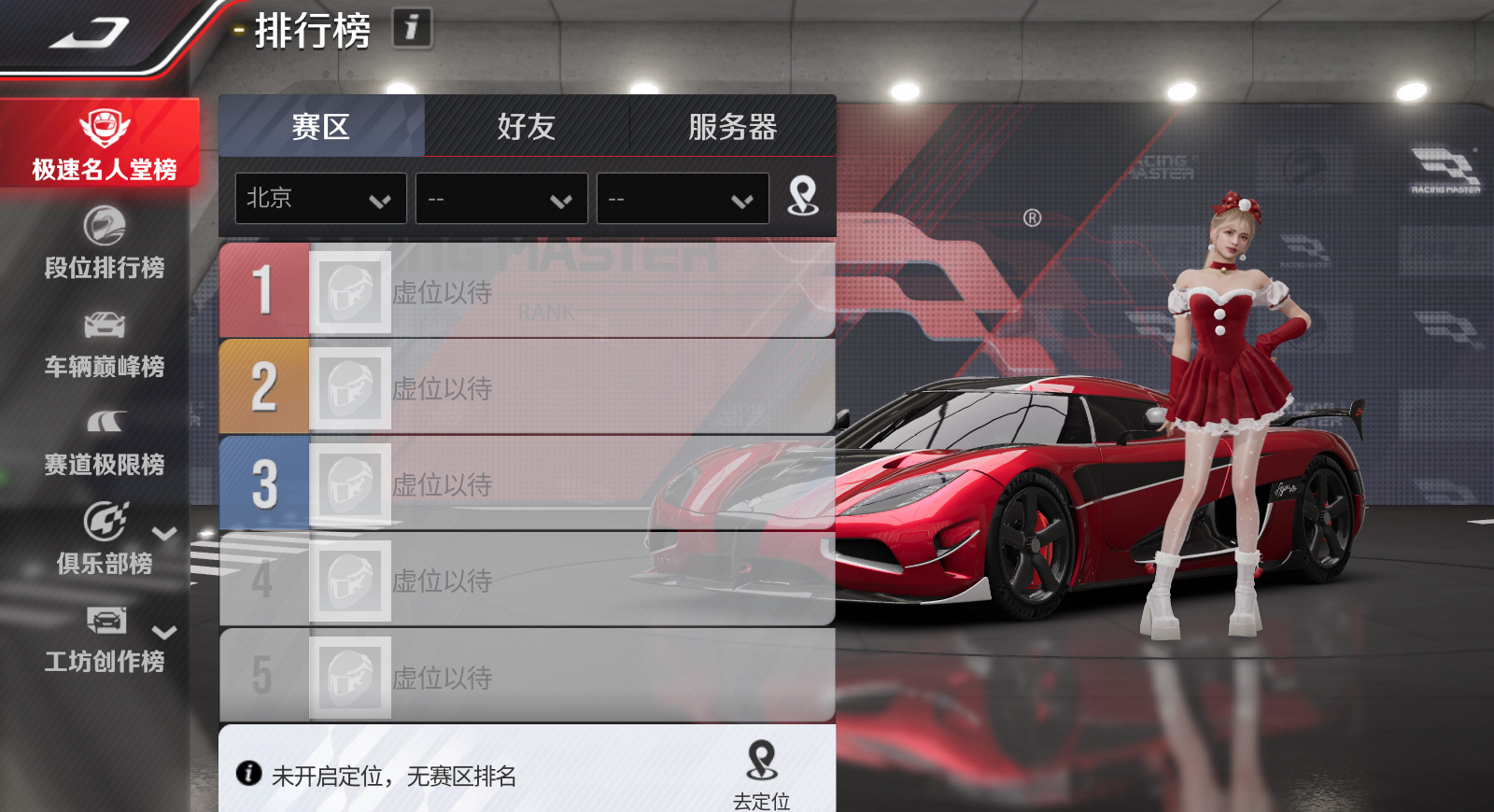The height and width of the screenshot is (812, 1494).
Task: View the 赛道极限榜 track records
Action: coord(103,442)
